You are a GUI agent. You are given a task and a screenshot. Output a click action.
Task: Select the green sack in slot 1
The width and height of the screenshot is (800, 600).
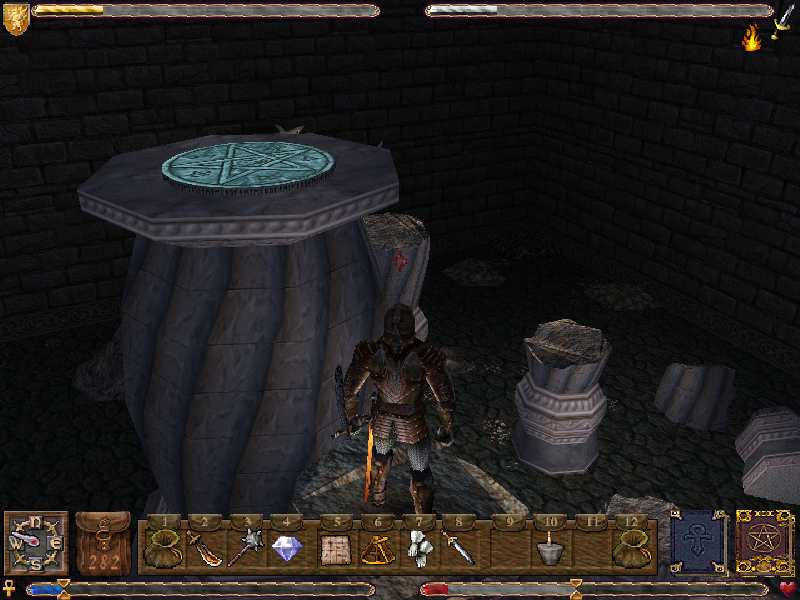click(x=159, y=548)
